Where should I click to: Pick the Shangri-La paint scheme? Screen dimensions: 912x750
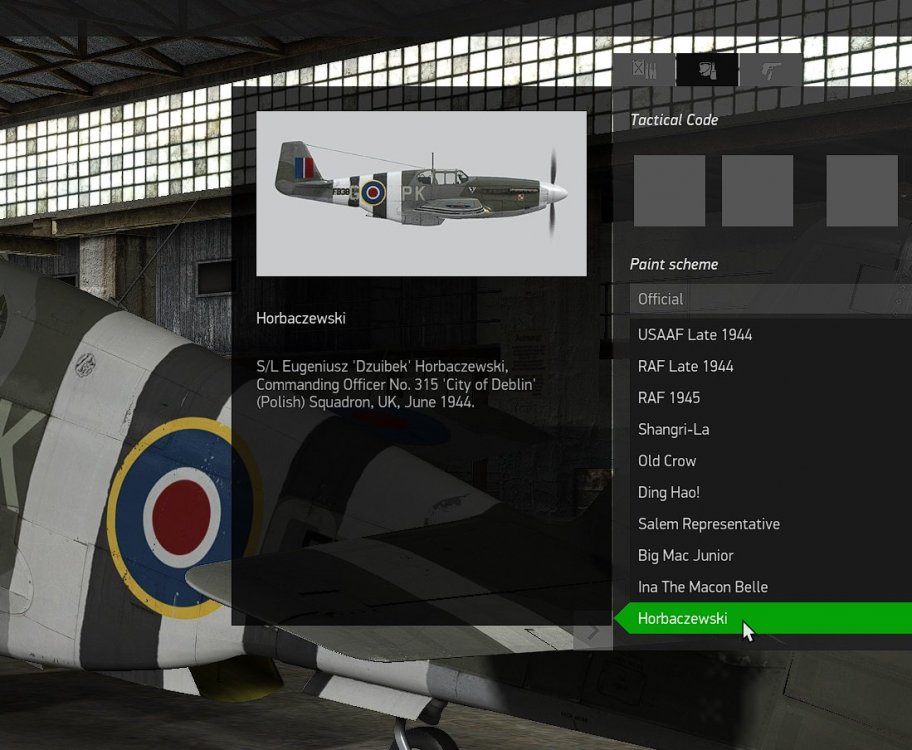point(674,429)
